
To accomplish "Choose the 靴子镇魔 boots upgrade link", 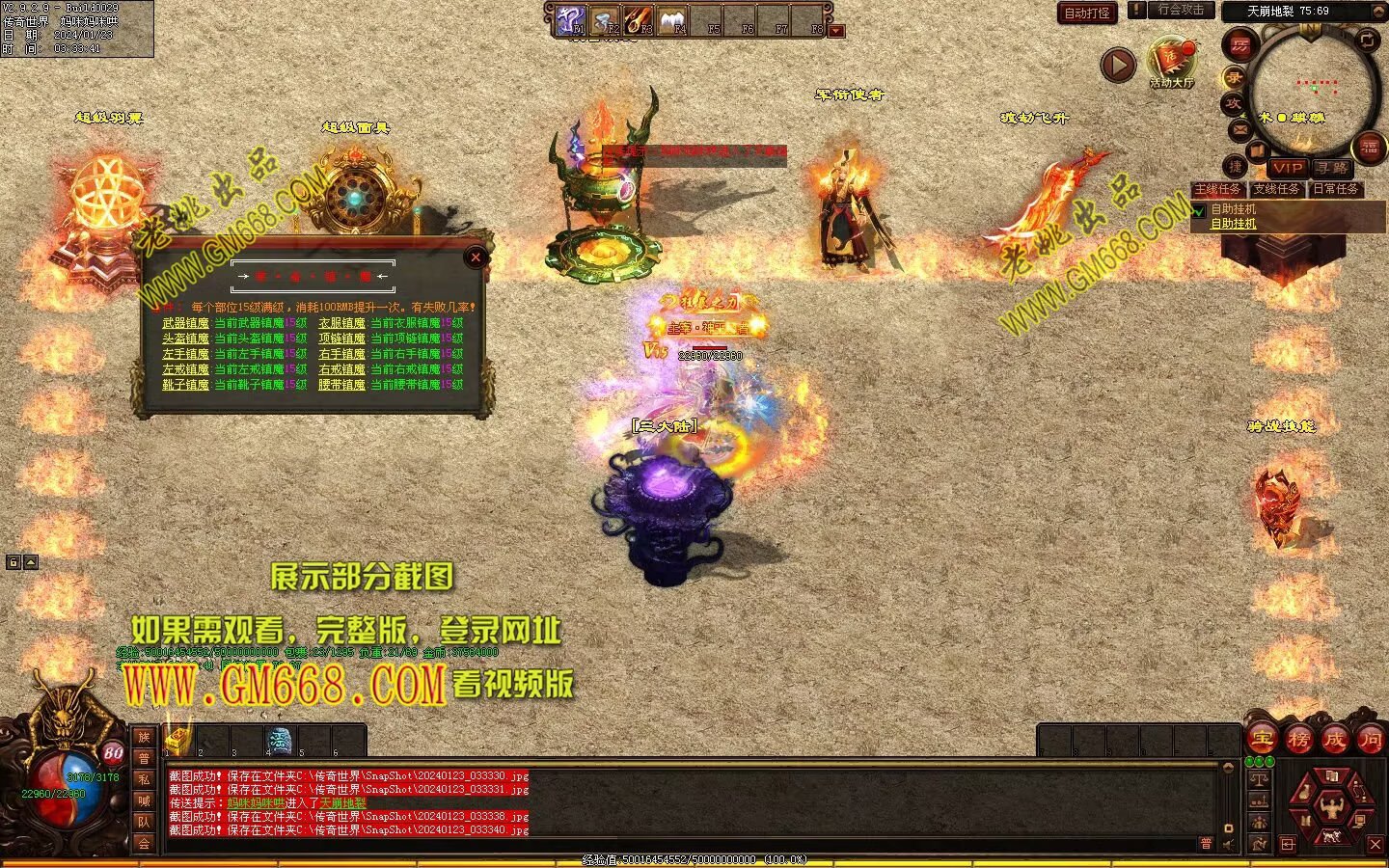I will 185,385.
